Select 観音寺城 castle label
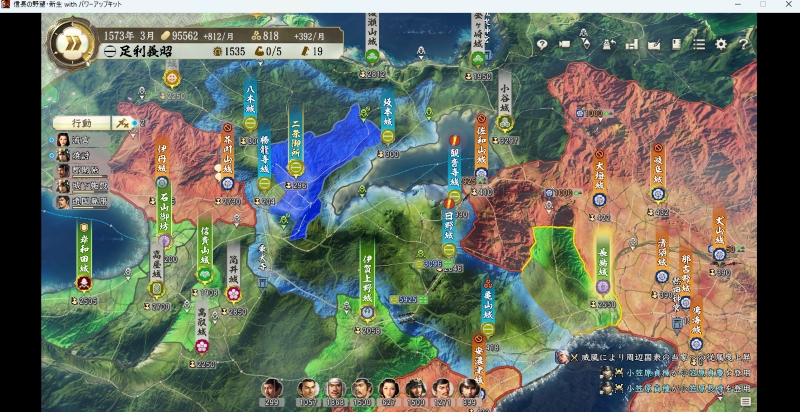 (454, 165)
